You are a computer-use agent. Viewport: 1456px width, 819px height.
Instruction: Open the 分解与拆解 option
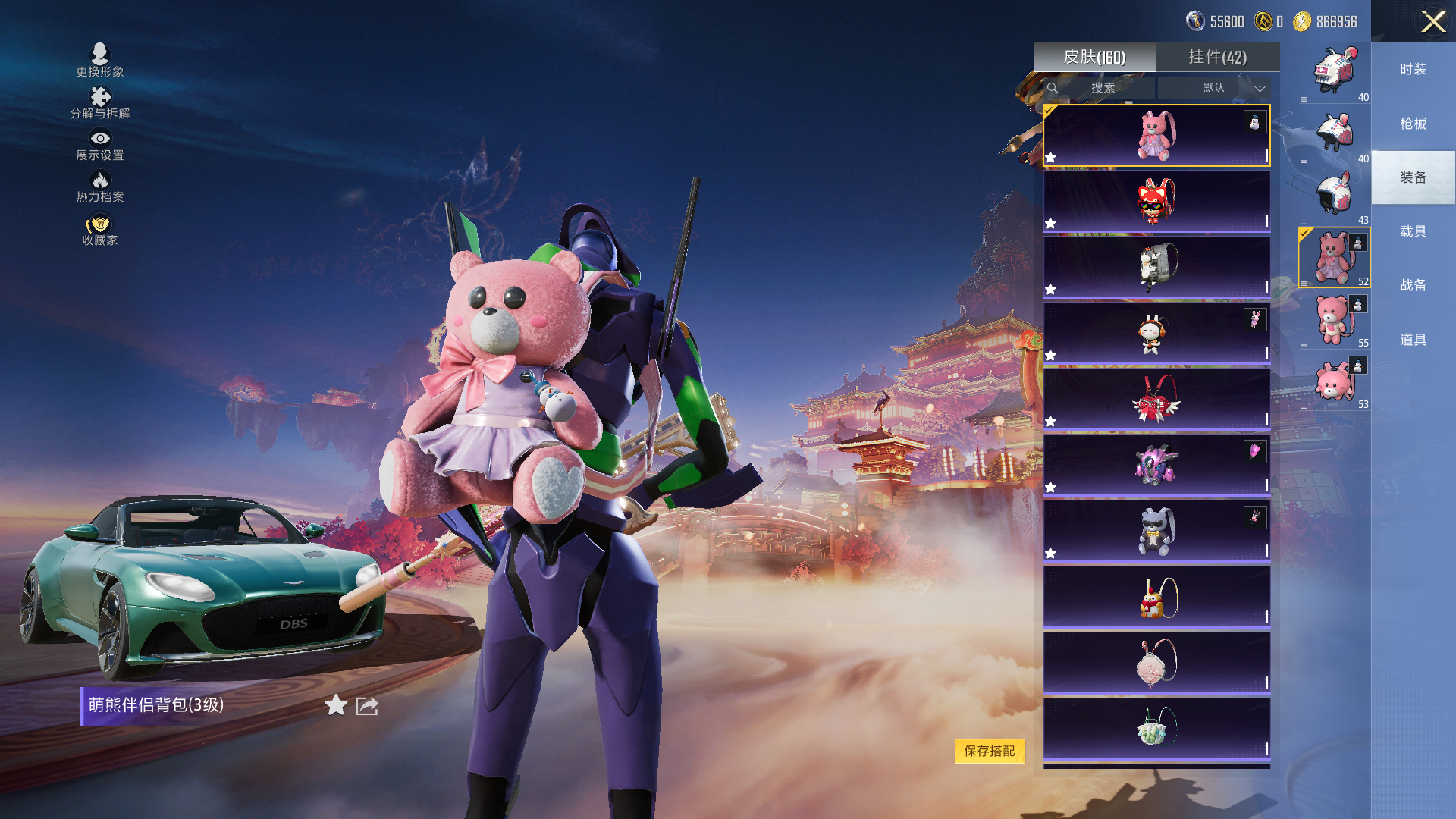[x=100, y=102]
